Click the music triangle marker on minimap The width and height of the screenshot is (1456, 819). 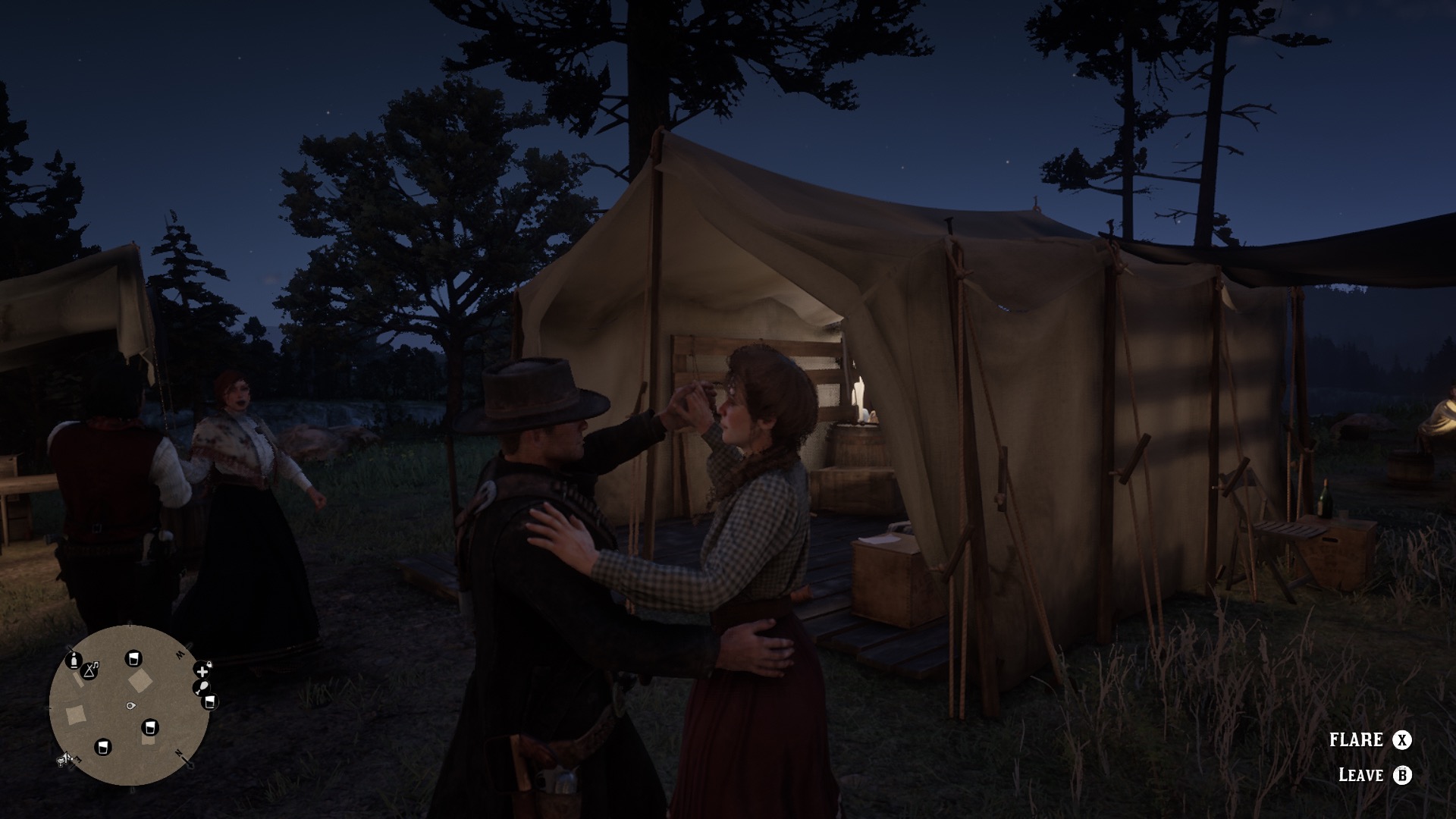pyautogui.click(x=90, y=670)
